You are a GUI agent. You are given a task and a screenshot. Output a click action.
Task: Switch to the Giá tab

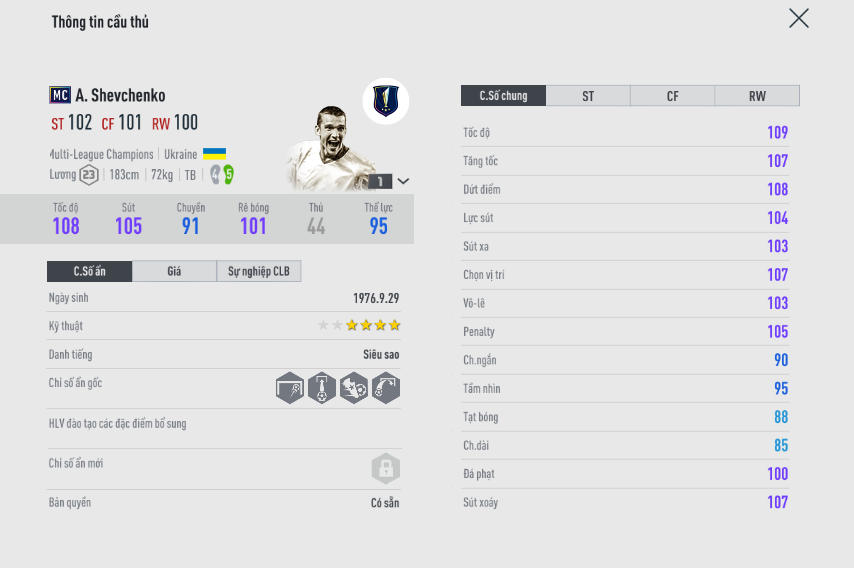point(174,271)
